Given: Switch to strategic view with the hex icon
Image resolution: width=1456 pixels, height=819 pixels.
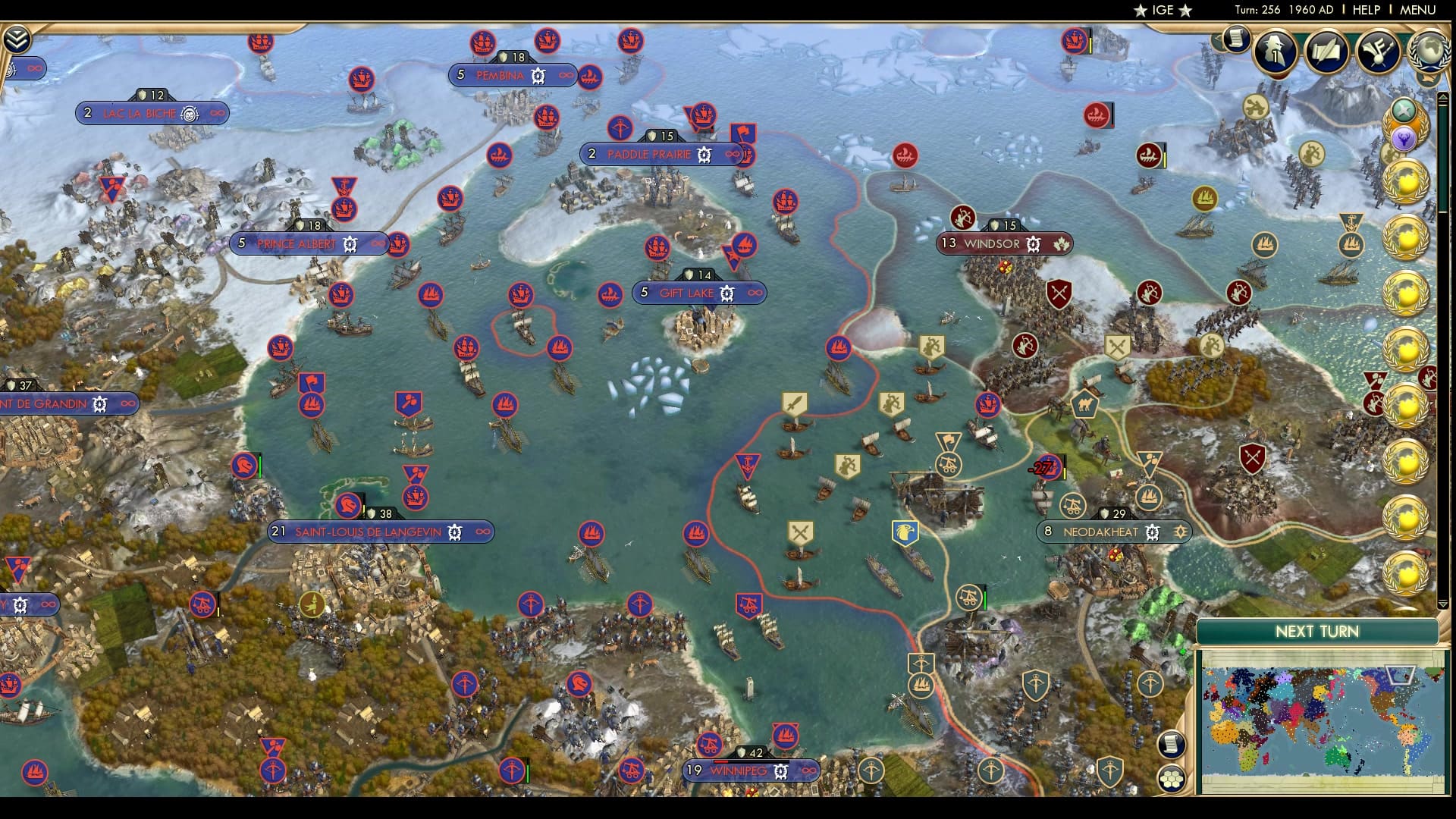Looking at the screenshot, I should [x=1172, y=778].
